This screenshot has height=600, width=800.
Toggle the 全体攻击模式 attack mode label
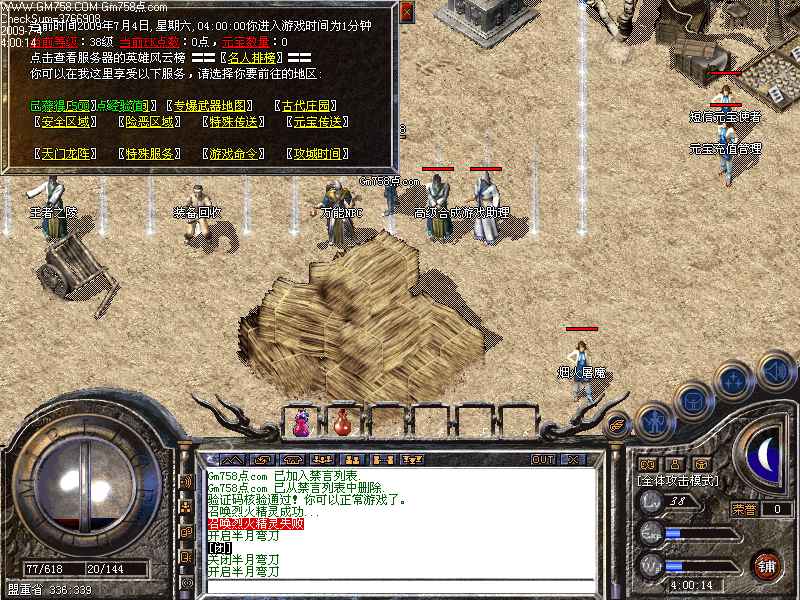[675, 481]
